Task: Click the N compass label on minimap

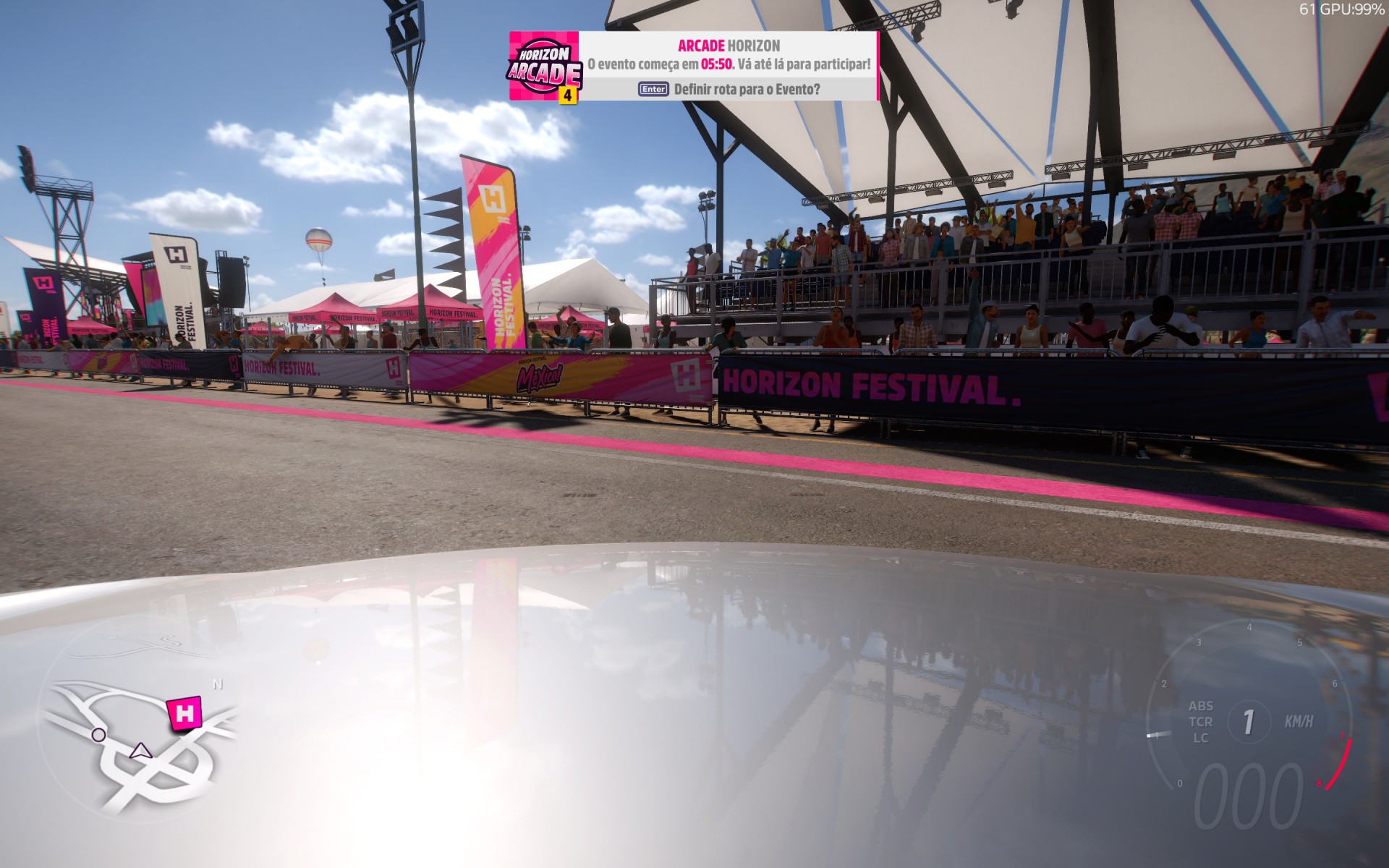Action: [216, 683]
